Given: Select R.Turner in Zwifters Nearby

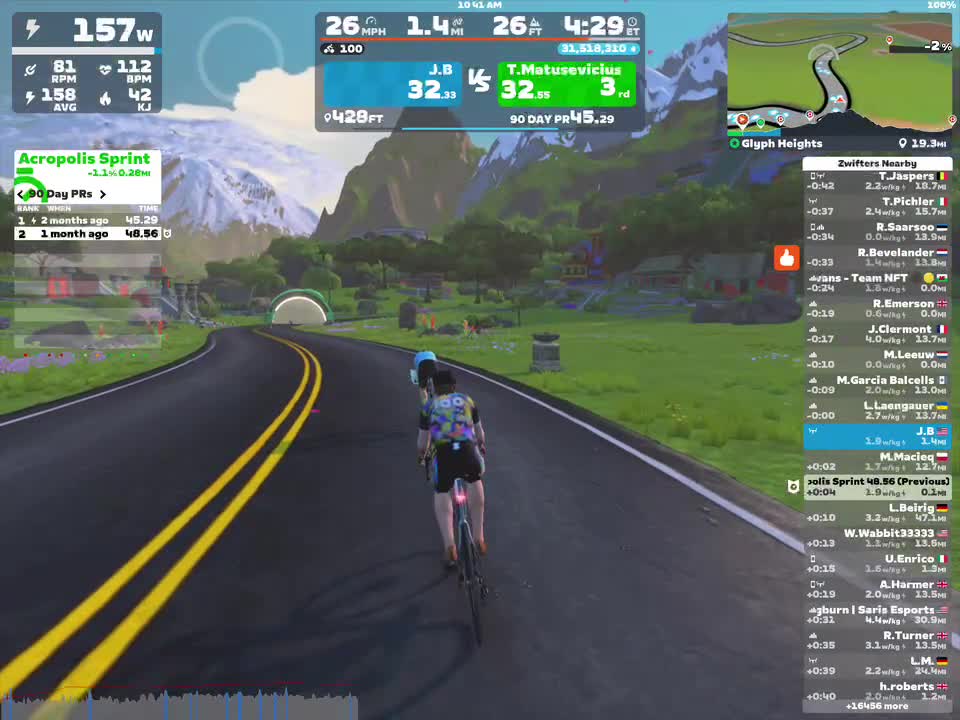Looking at the screenshot, I should (877, 640).
